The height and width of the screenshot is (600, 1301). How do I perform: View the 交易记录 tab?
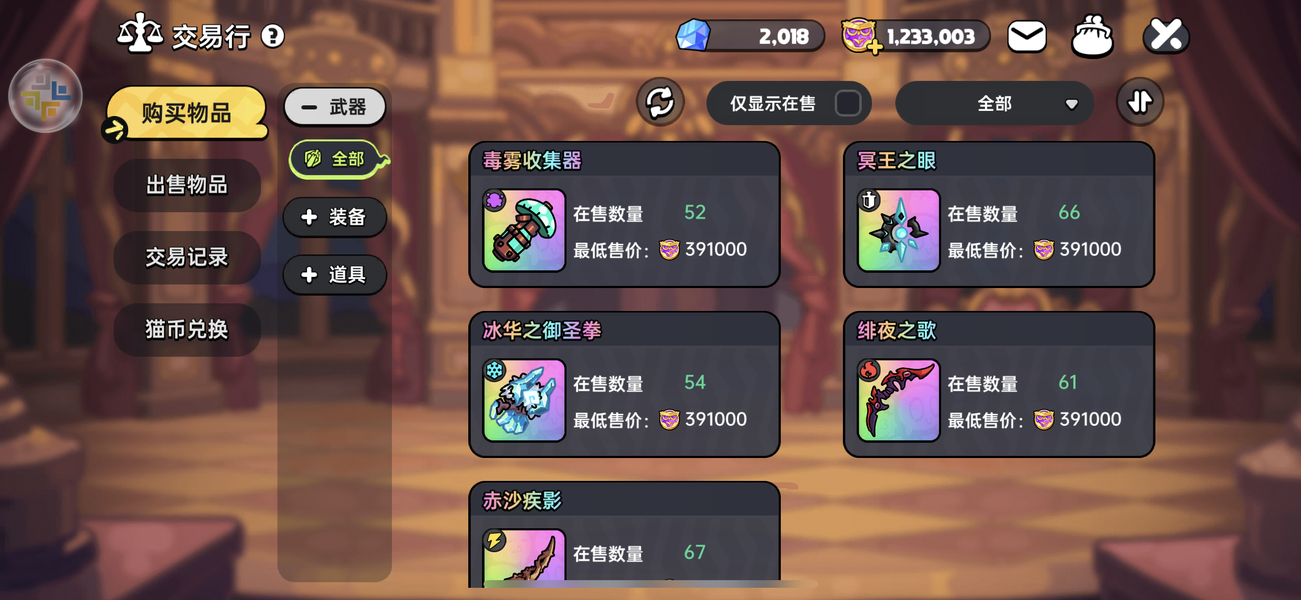tap(187, 257)
